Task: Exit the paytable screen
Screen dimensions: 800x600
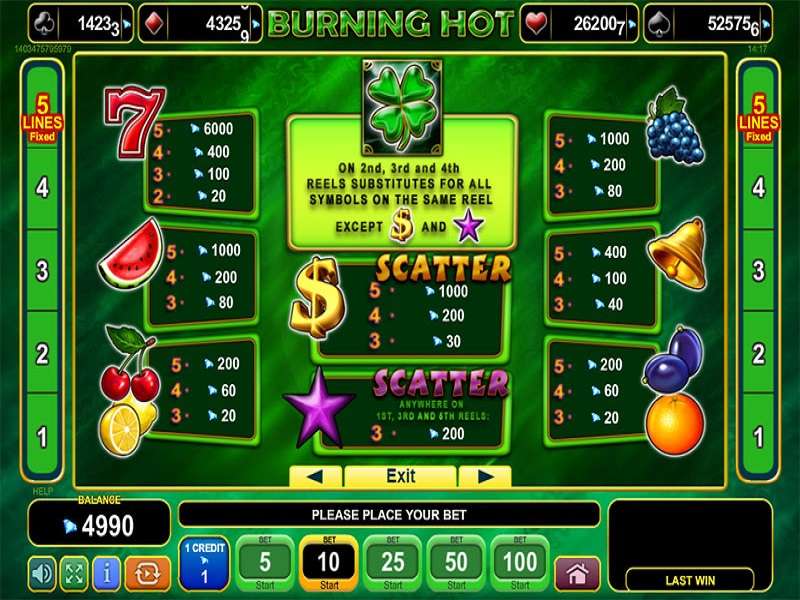Action: 400,476
